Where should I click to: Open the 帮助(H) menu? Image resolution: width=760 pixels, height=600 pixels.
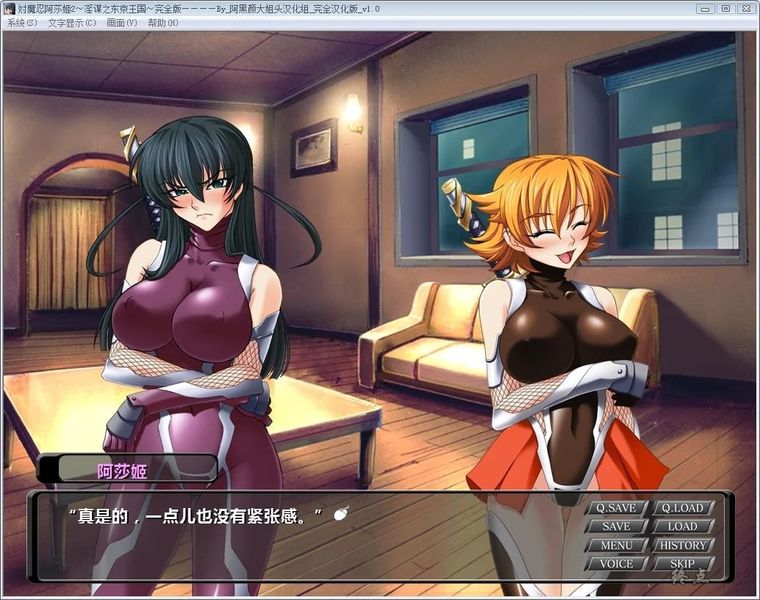164,22
